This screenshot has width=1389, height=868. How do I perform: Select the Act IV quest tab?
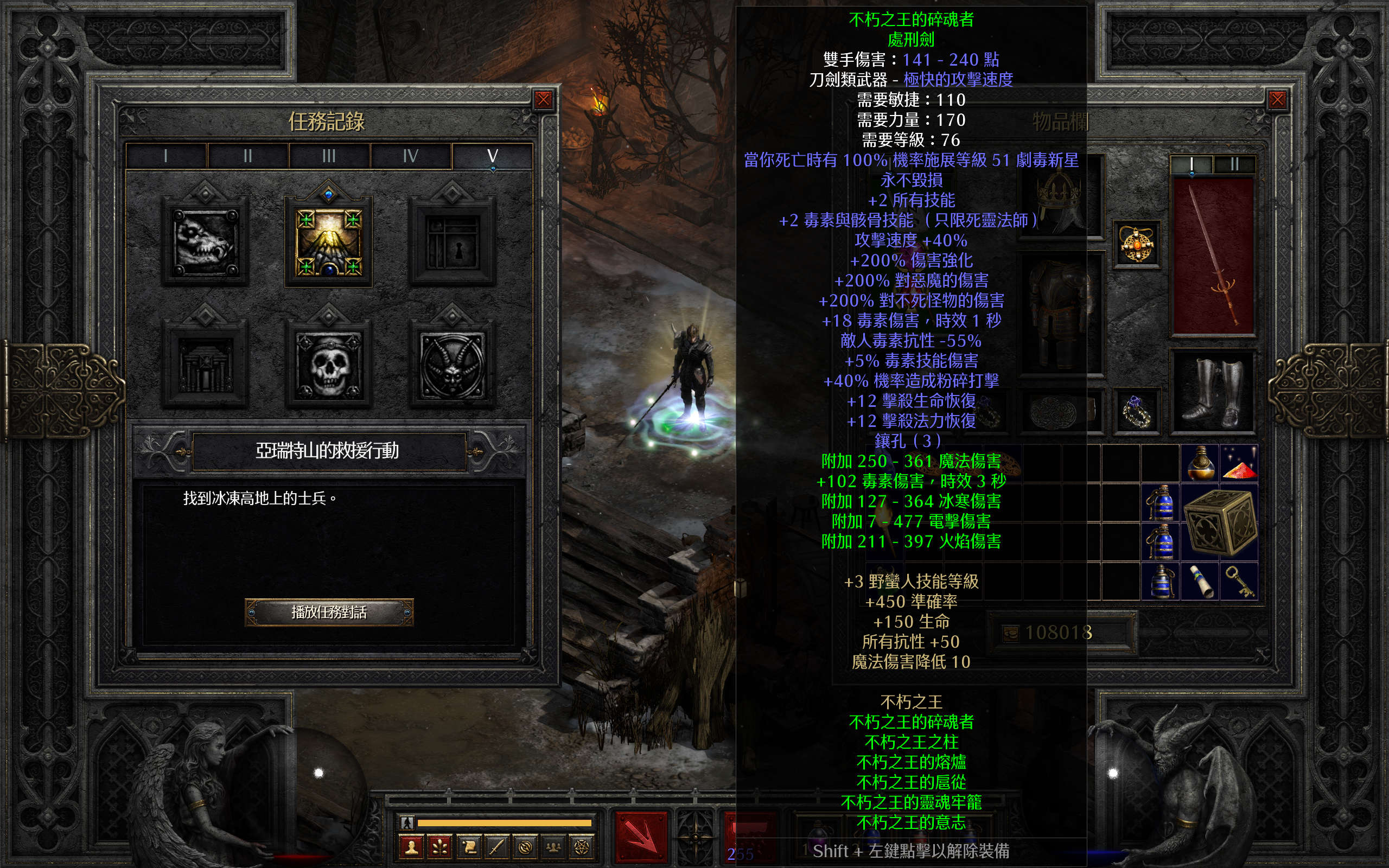click(410, 156)
